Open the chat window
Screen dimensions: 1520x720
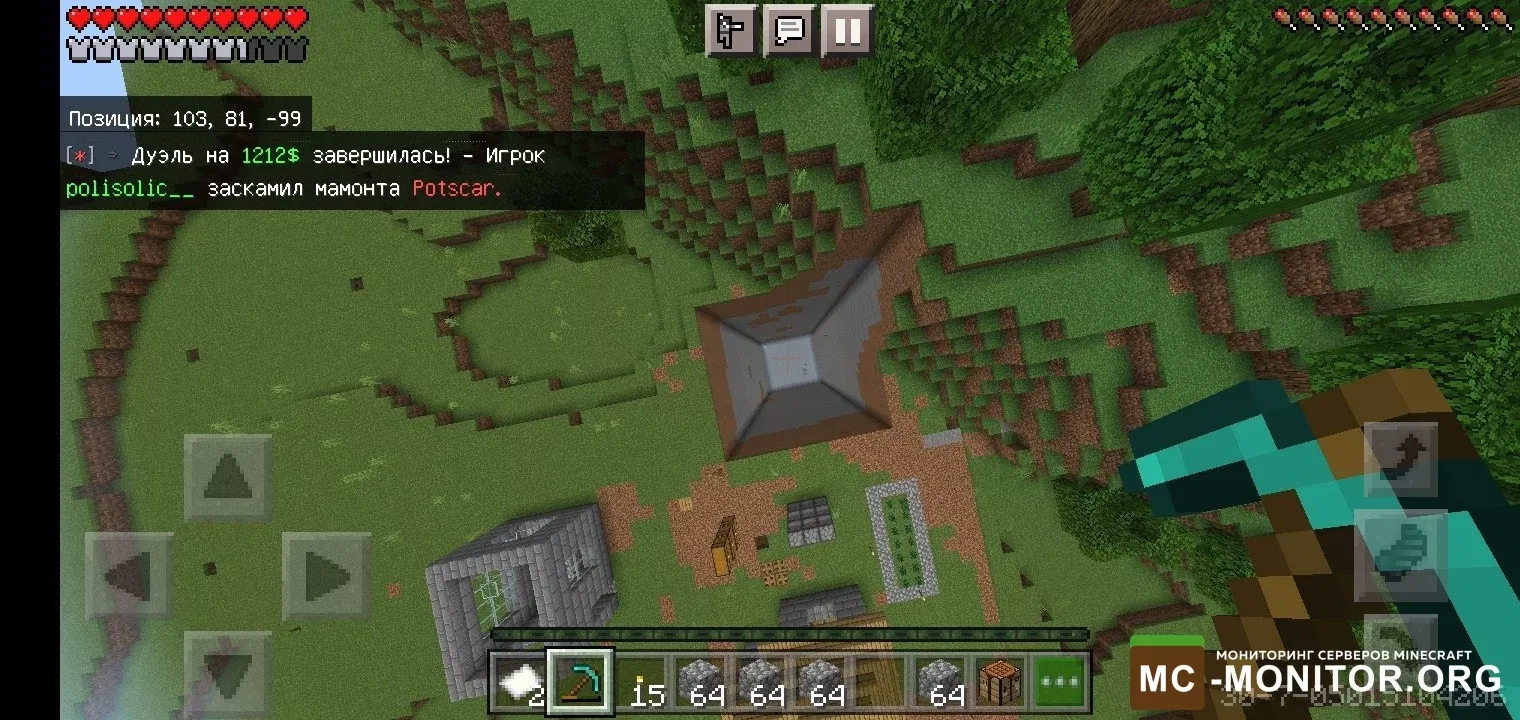[x=790, y=31]
